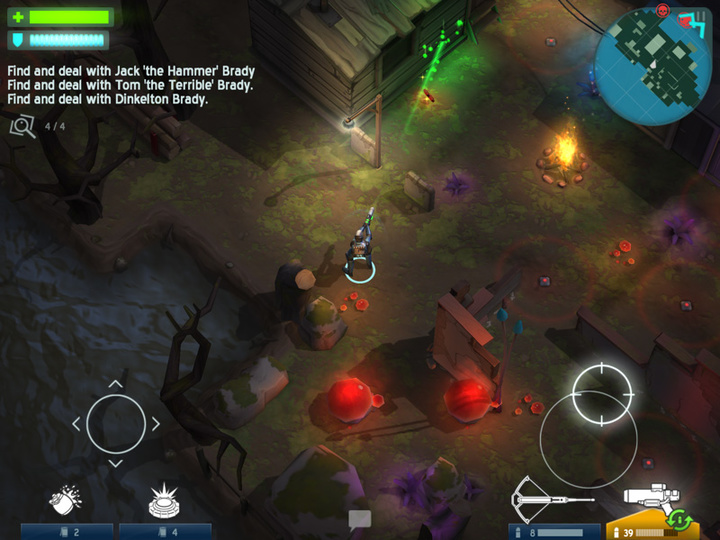
Task: Open the chat bubble icon
Action: [359, 519]
